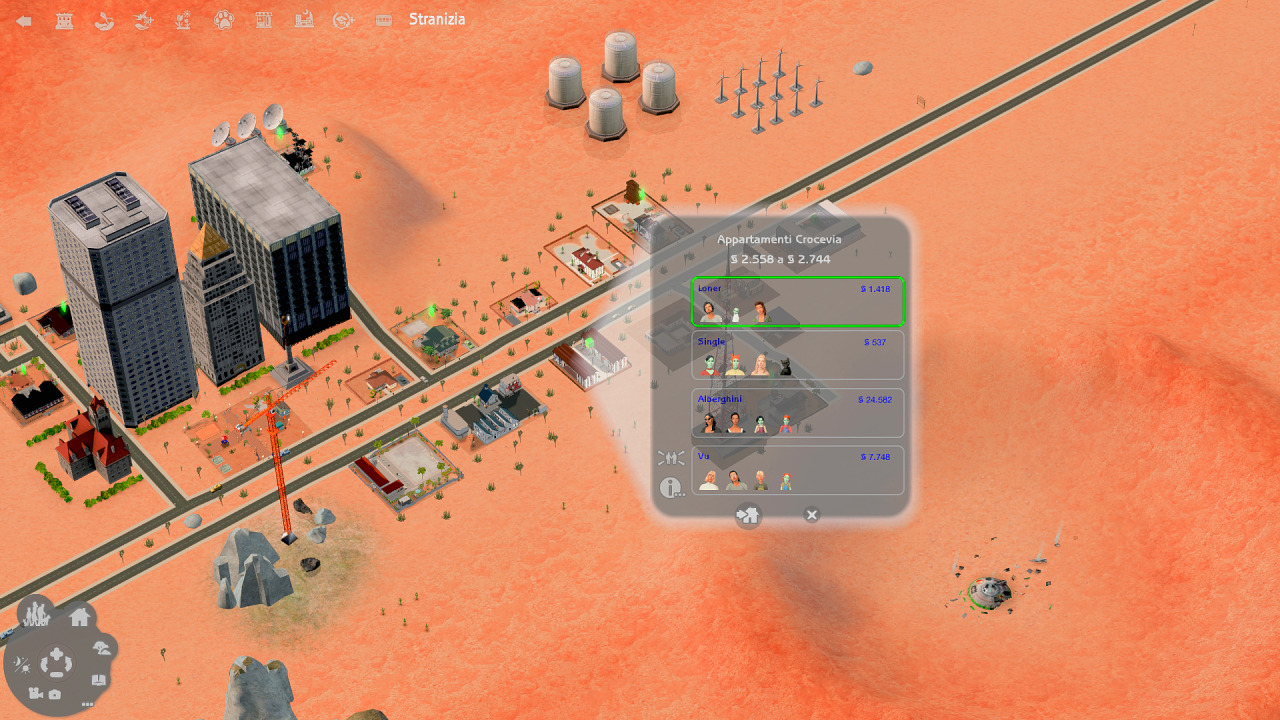Toggle the day and night icon

(x=21, y=663)
